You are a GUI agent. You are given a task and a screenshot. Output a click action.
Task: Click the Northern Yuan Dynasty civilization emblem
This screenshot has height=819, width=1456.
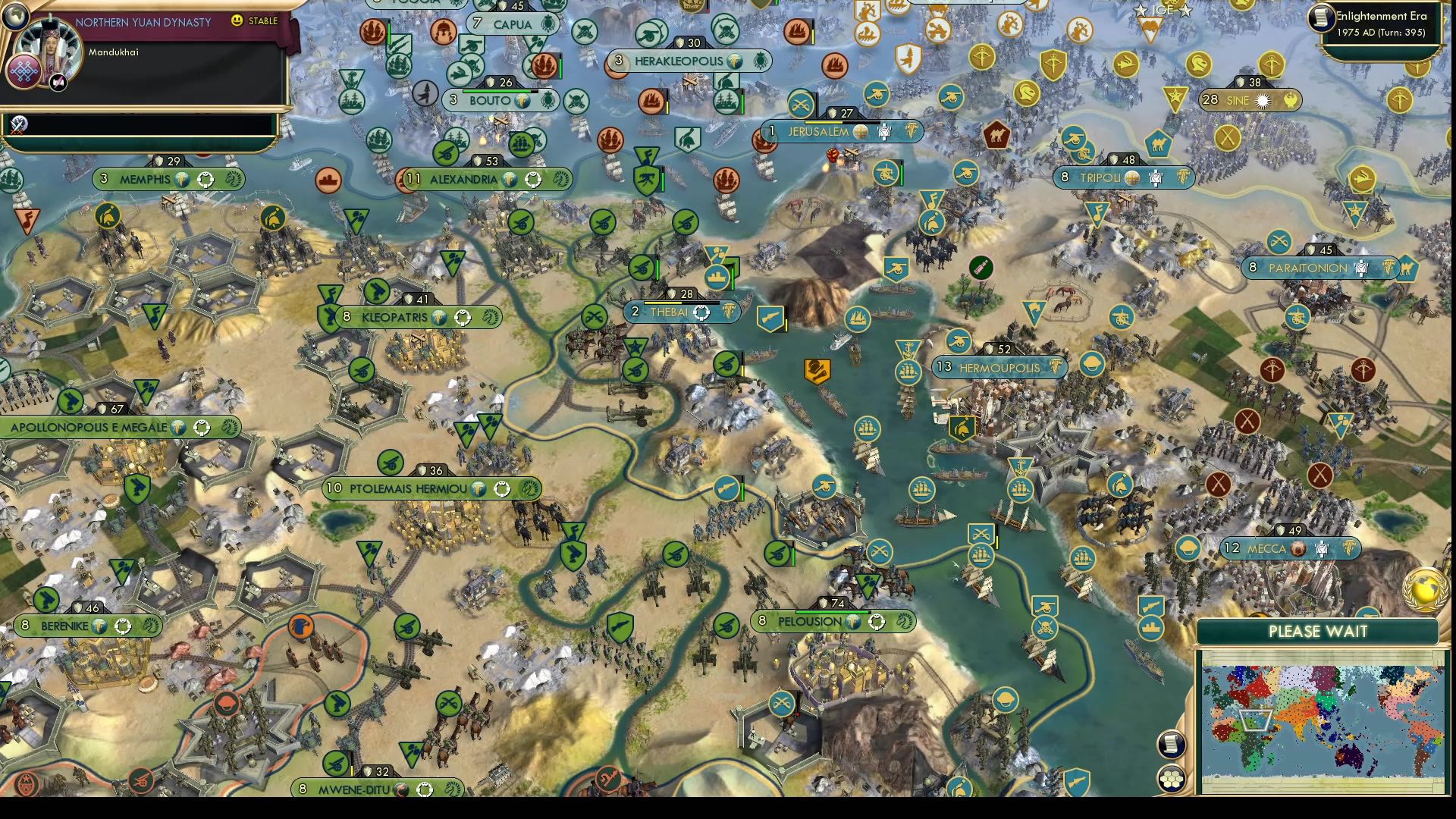[22, 71]
